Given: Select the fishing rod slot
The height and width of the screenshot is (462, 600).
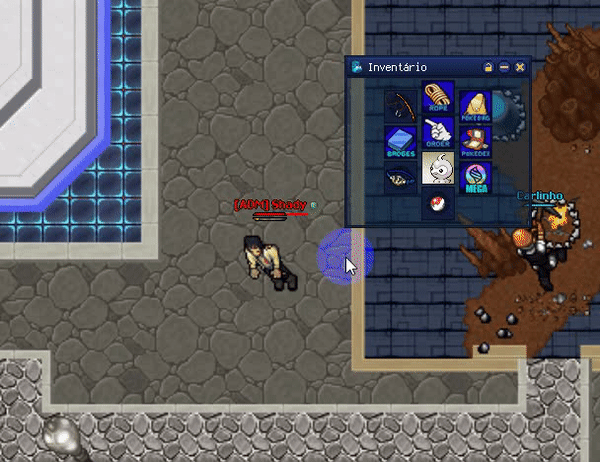Looking at the screenshot, I should coord(401,104).
